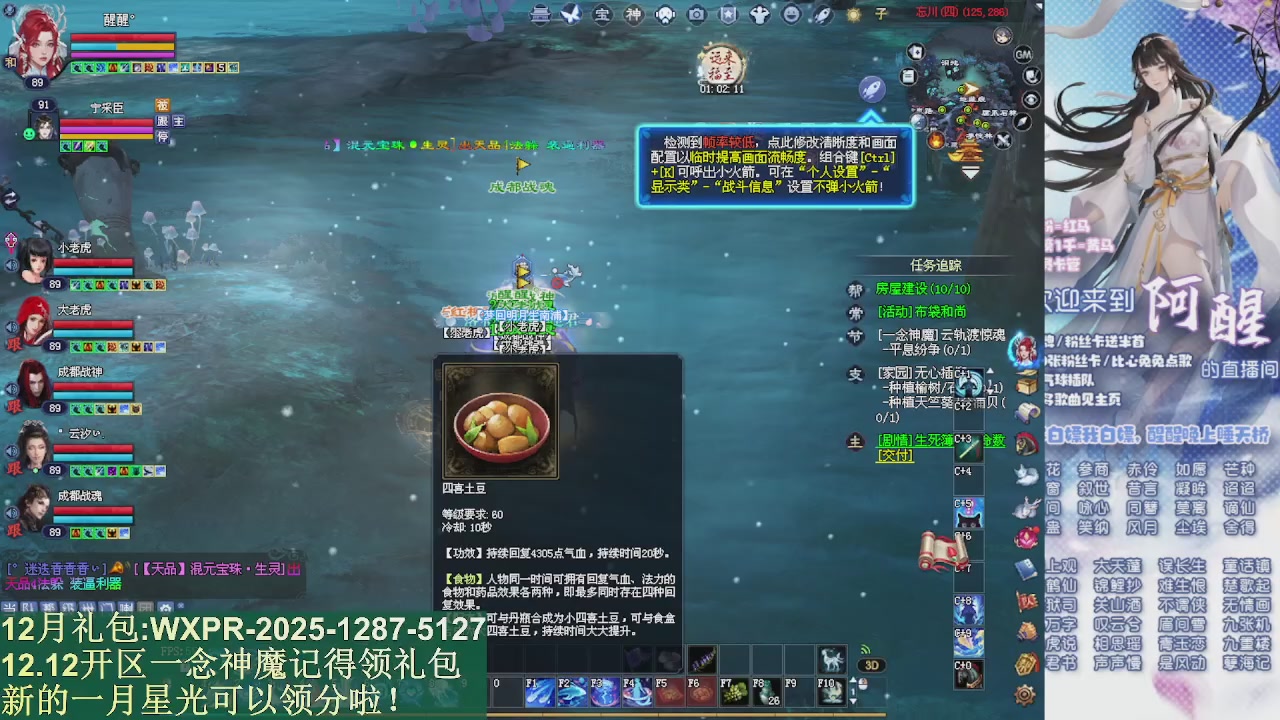1280x720 pixels.
Task: Click the [交付] deliver link for 生死簿
Action: pyautogui.click(x=895, y=453)
